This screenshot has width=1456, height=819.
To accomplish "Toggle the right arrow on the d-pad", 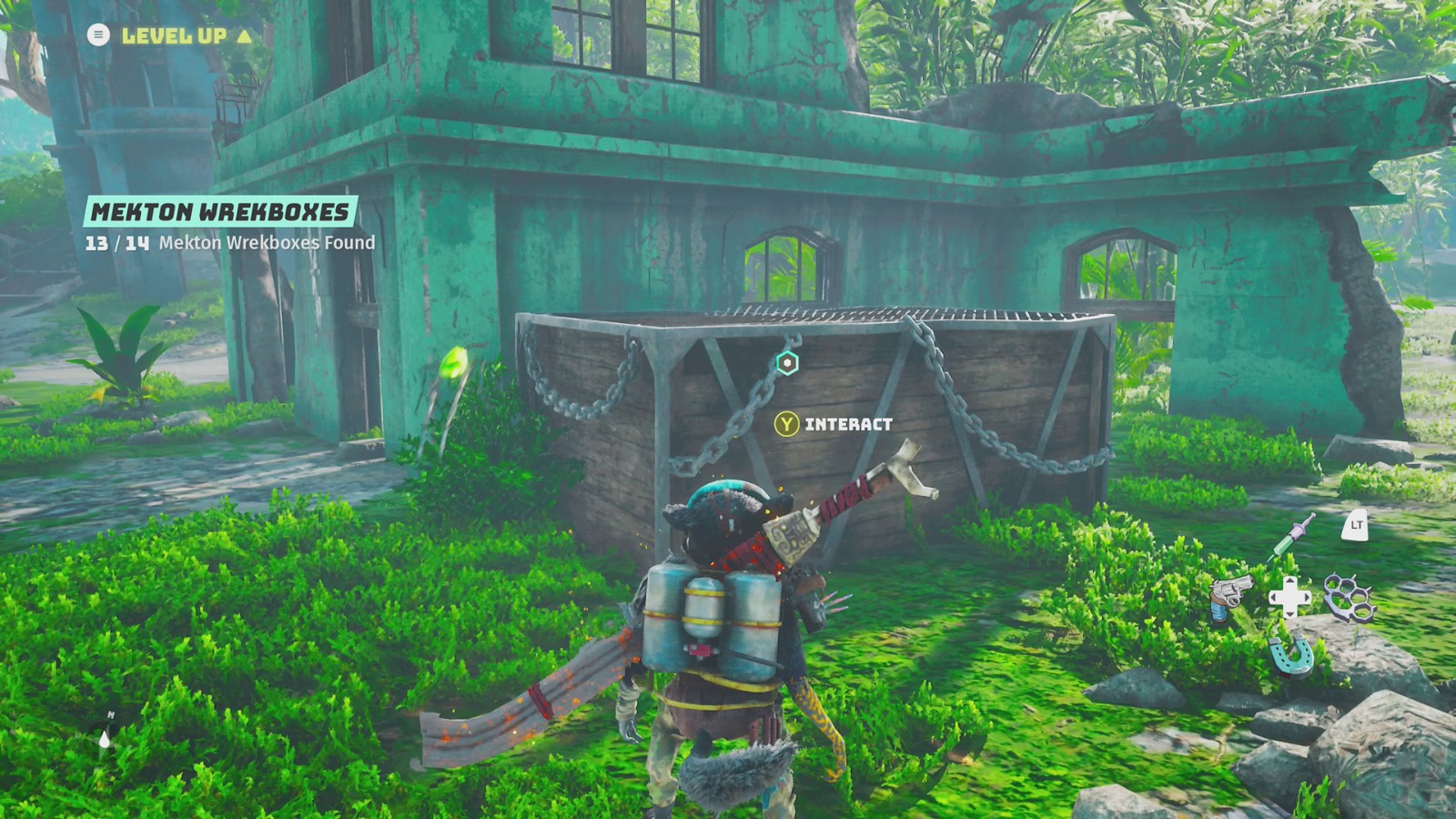I will click(1306, 597).
